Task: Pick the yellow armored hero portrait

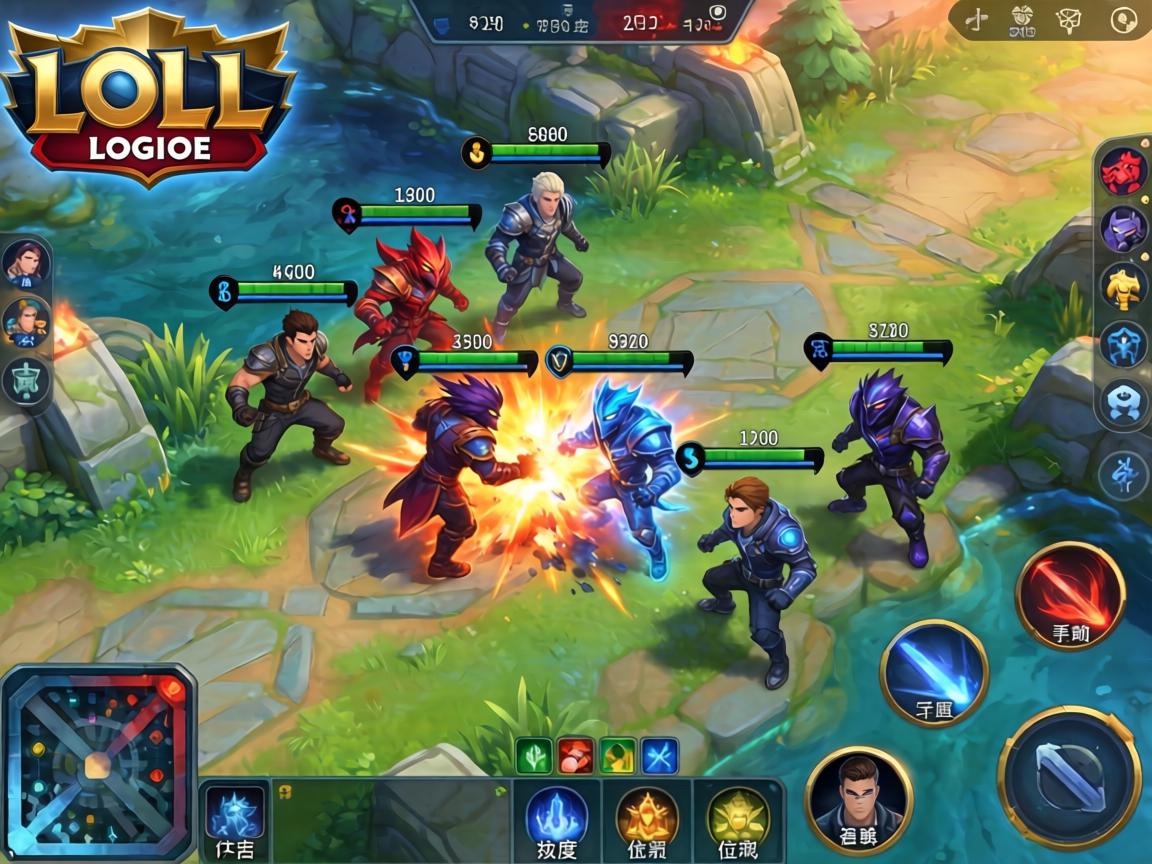Action: pyautogui.click(x=1123, y=286)
